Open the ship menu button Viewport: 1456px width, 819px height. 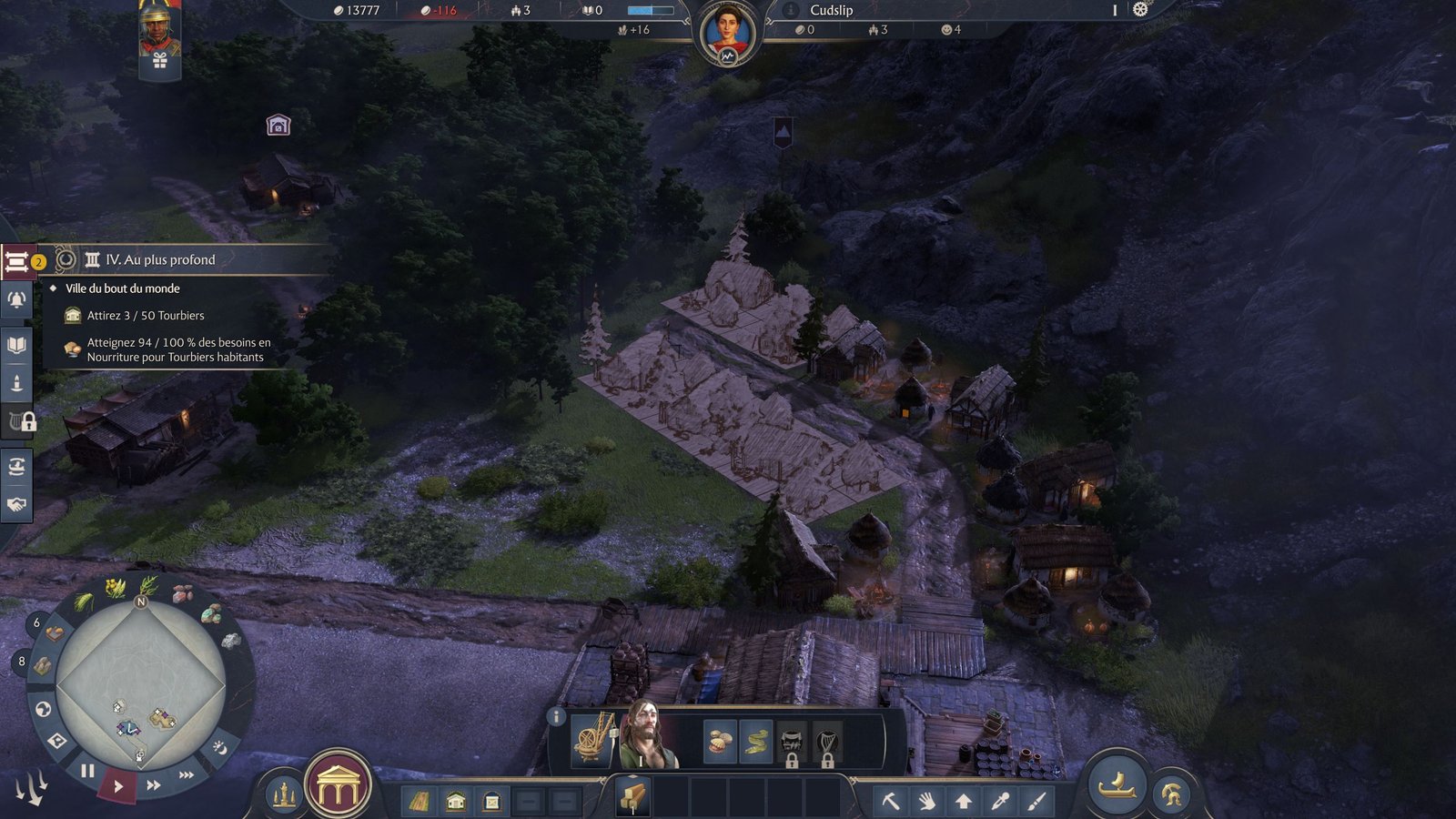pos(1118,783)
